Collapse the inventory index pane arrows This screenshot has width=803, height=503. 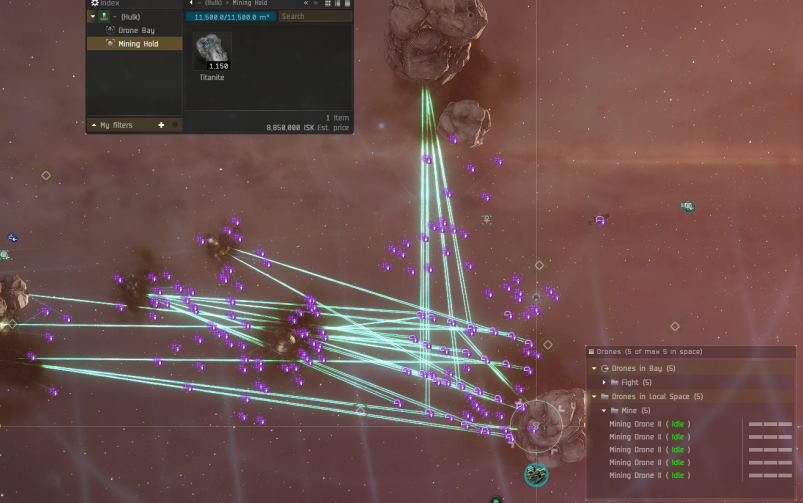click(x=307, y=4)
